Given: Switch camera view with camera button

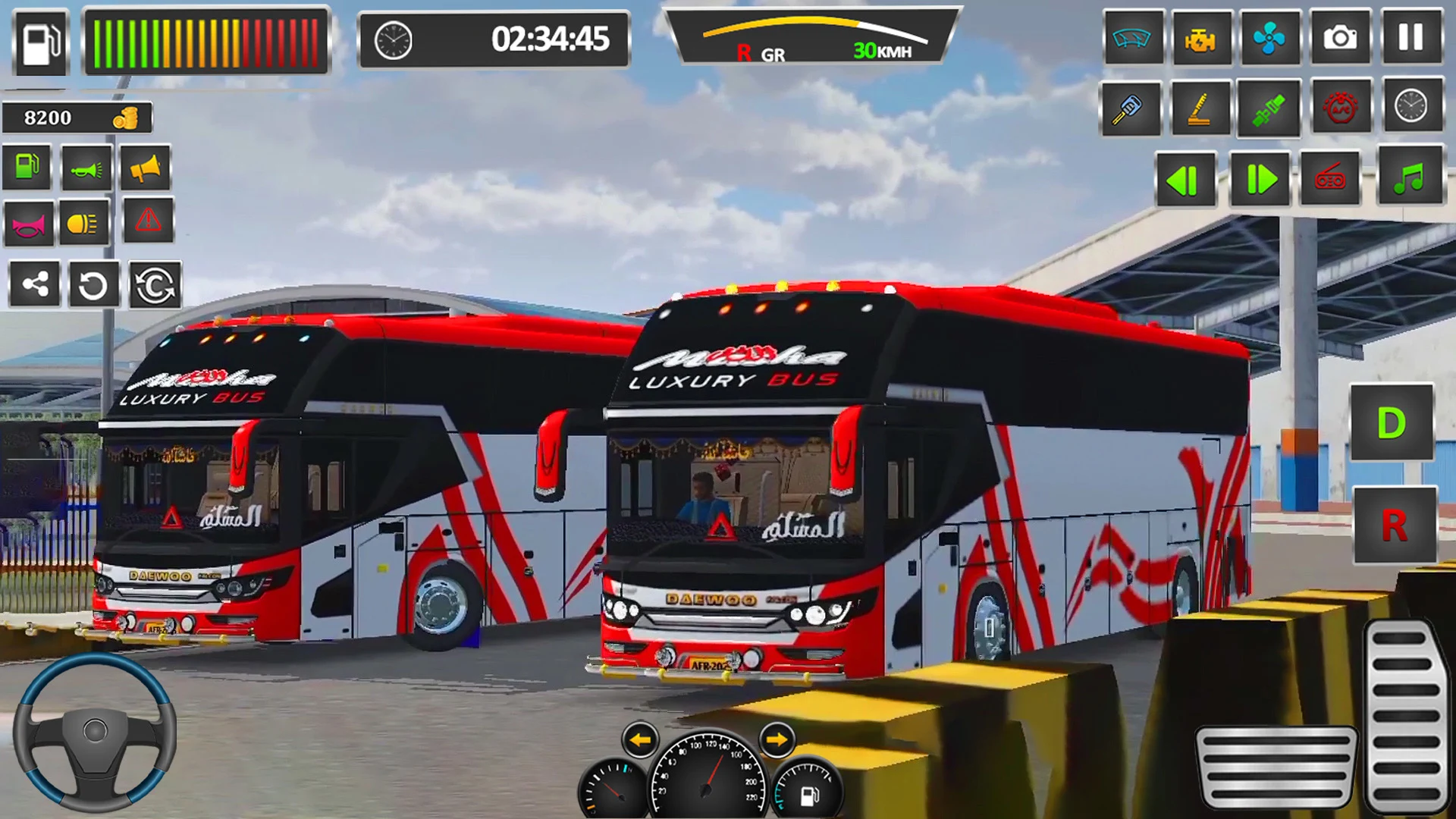Looking at the screenshot, I should (1340, 37).
